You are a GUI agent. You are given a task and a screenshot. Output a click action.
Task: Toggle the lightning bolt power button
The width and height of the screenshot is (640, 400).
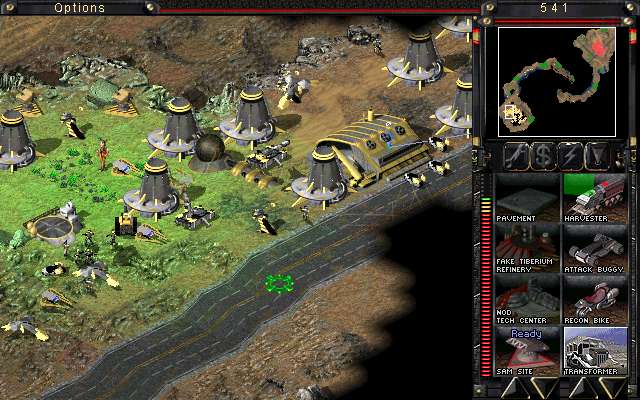click(x=572, y=157)
